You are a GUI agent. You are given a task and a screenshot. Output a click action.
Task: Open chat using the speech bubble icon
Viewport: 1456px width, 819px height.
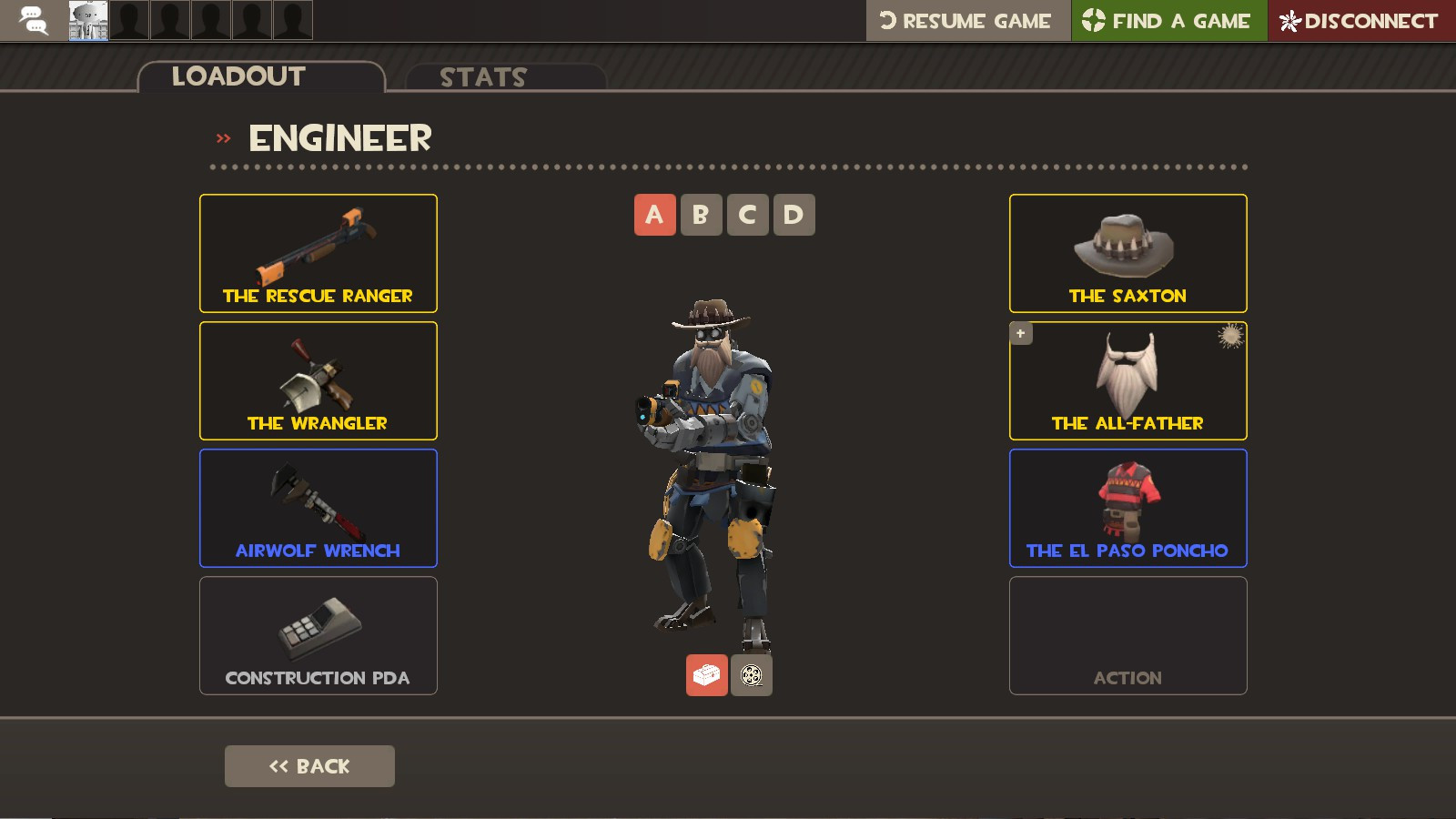click(30, 18)
